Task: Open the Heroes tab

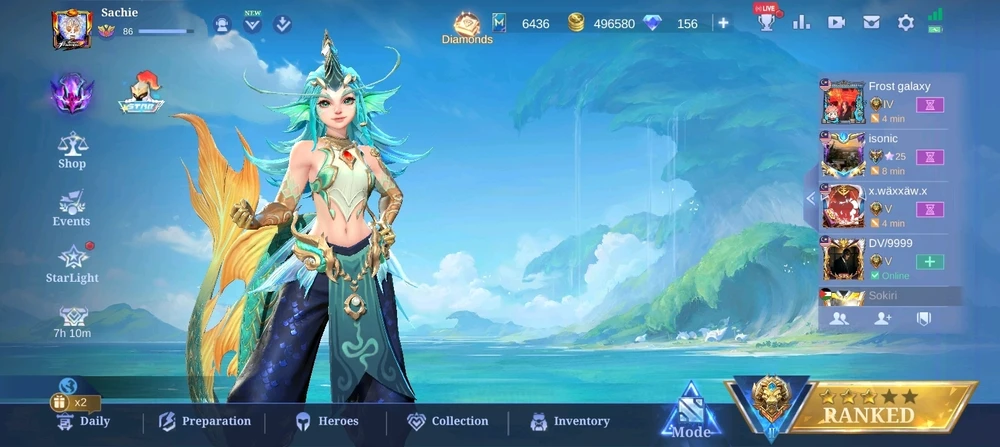Action: (326, 421)
